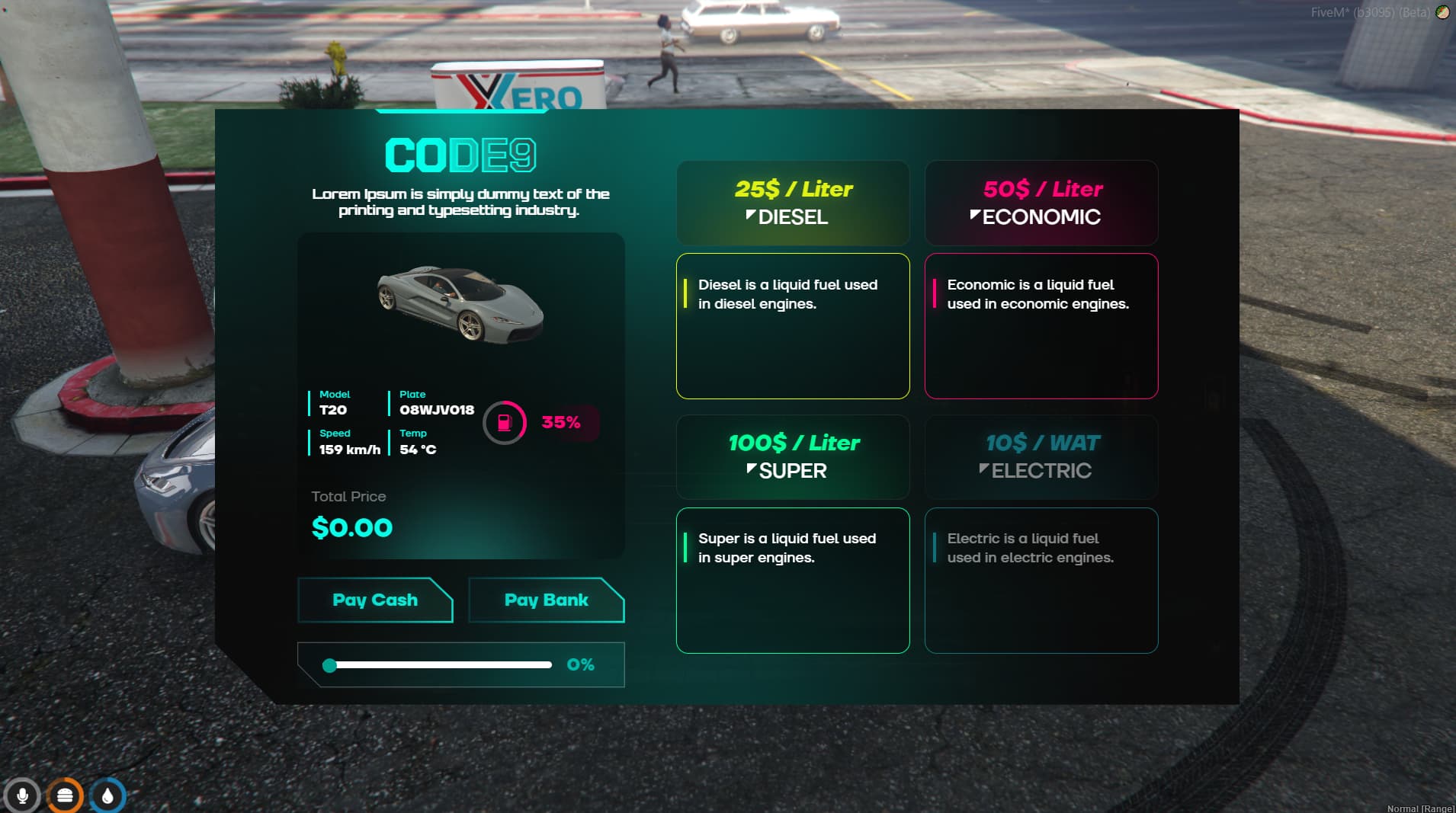The width and height of the screenshot is (1456, 813).
Task: Click the blue thirst droplet icon
Action: [x=108, y=795]
